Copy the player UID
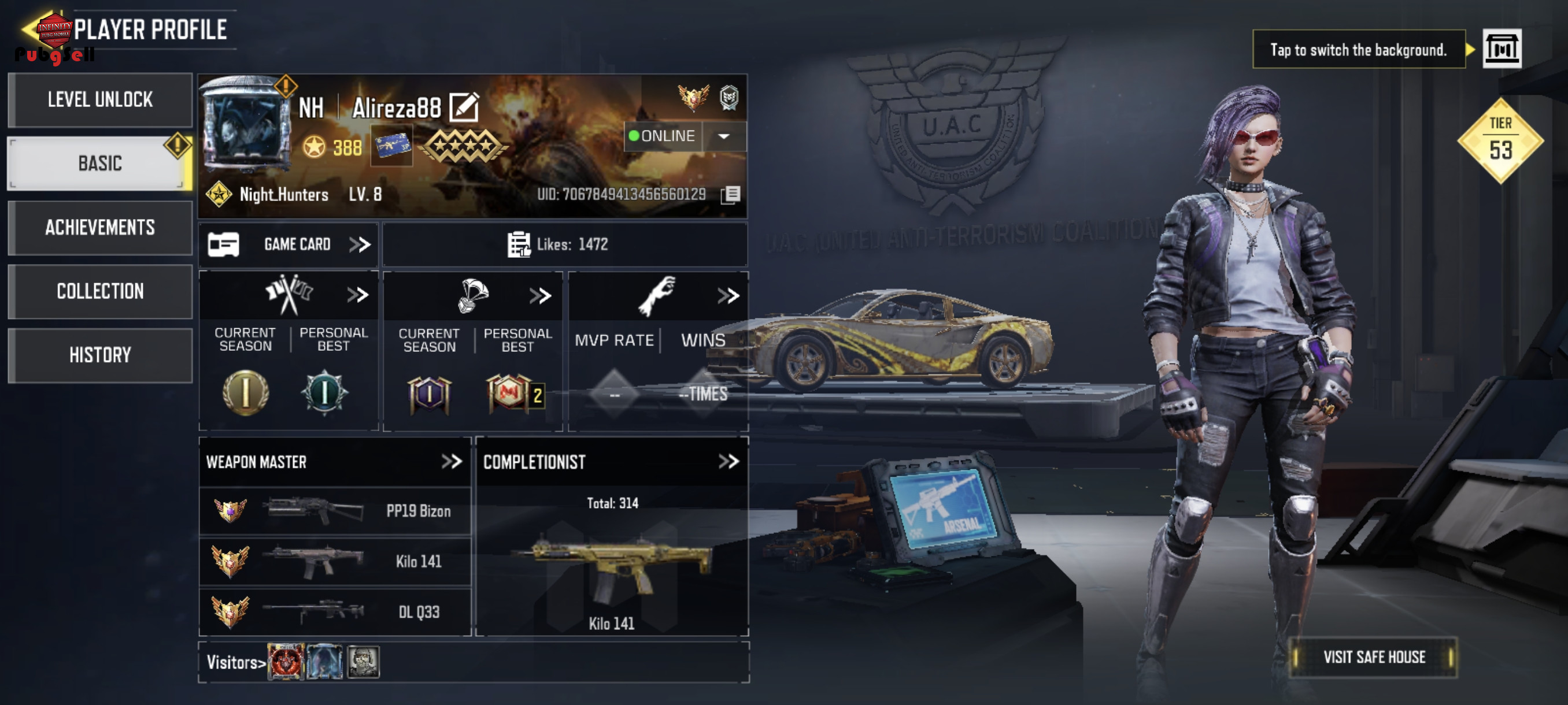 pyautogui.click(x=730, y=195)
